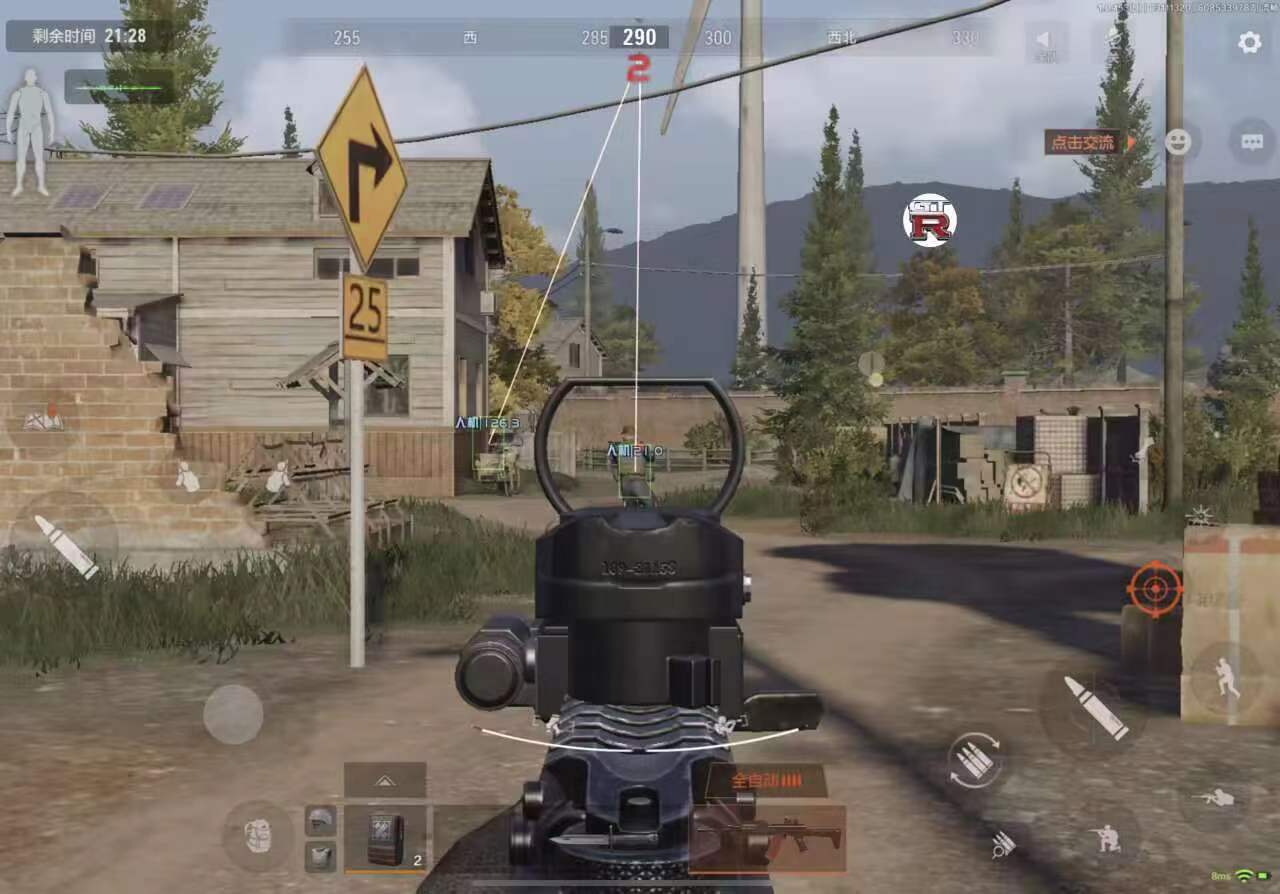This screenshot has height=894, width=1280.
Task: Fire using the right-side bullet button
Action: click(1094, 707)
